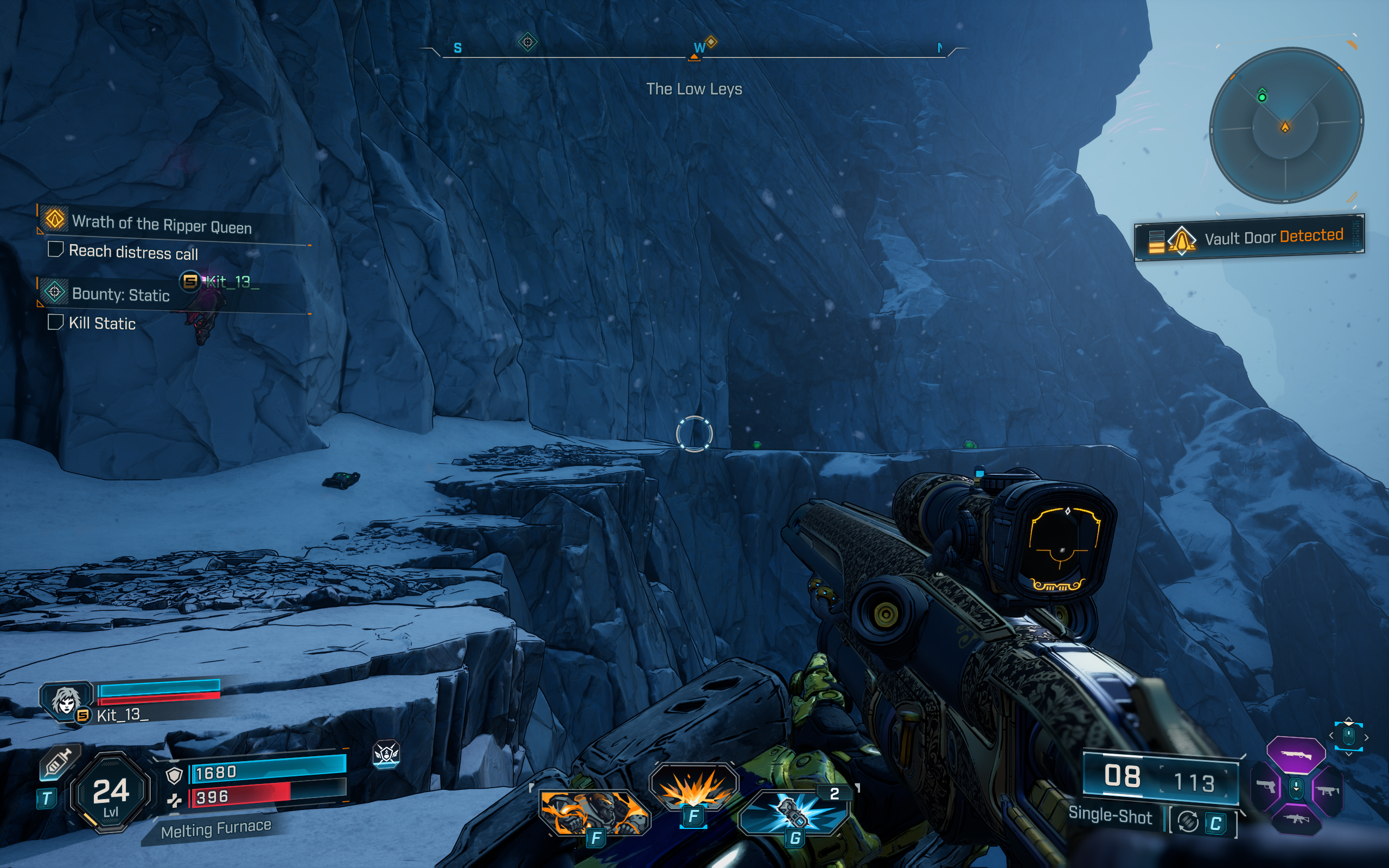Open the mouse scroll weapon selector widget

(x=1349, y=736)
